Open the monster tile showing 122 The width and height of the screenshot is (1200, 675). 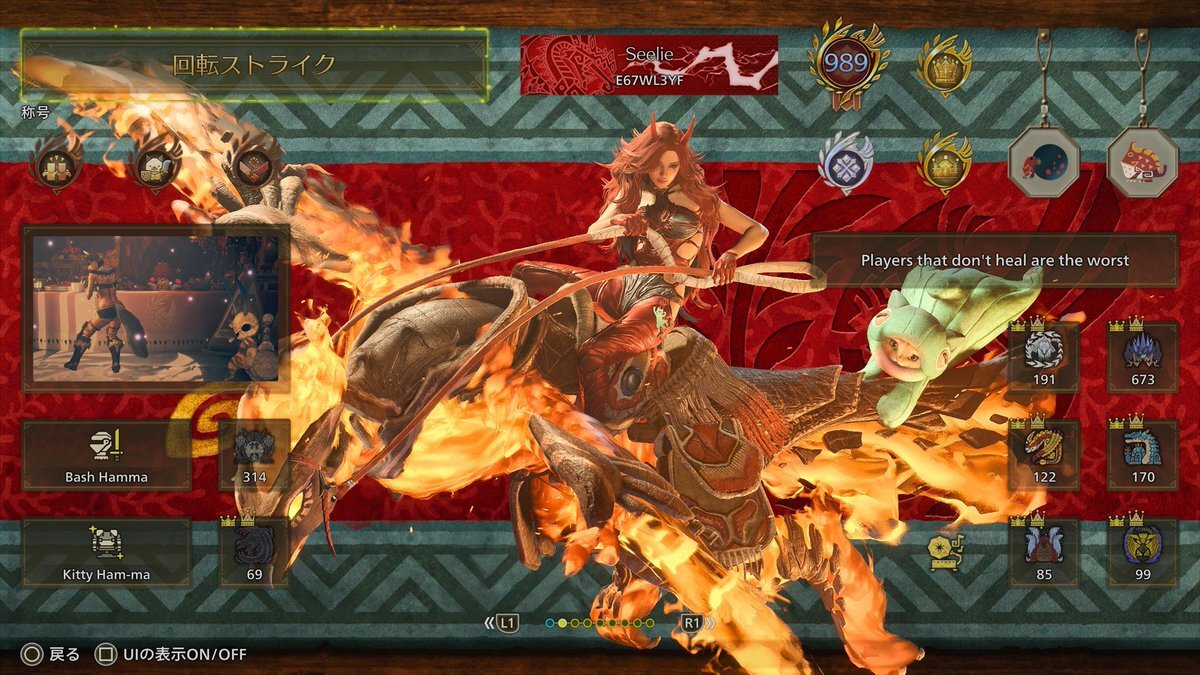pyautogui.click(x=1043, y=455)
